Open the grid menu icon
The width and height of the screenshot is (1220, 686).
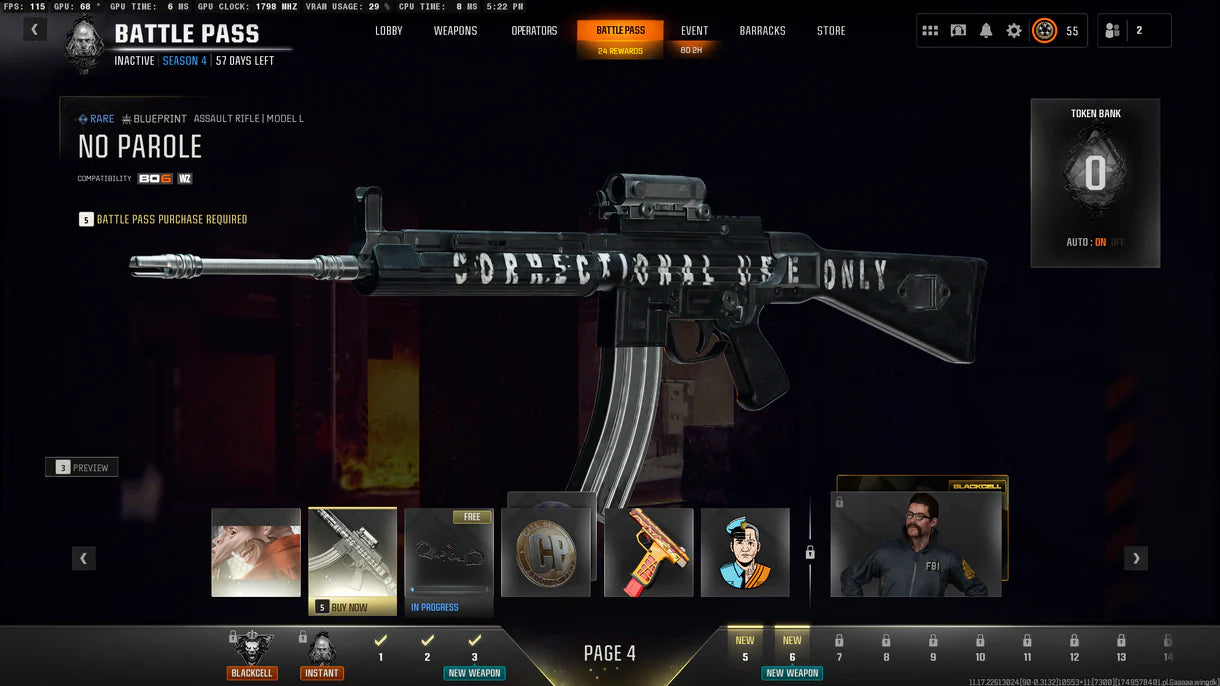click(930, 31)
